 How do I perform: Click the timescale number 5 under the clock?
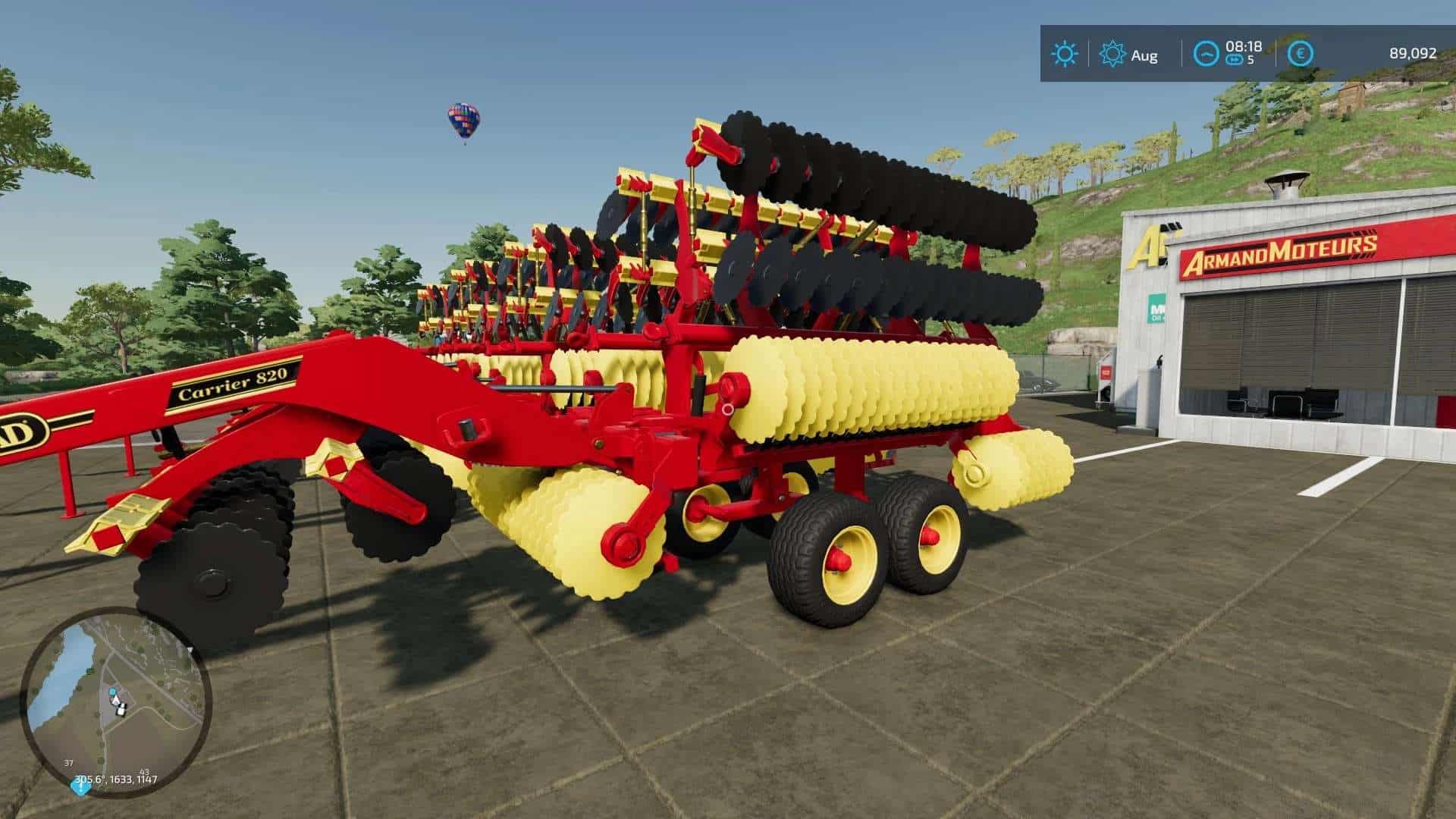click(1250, 58)
